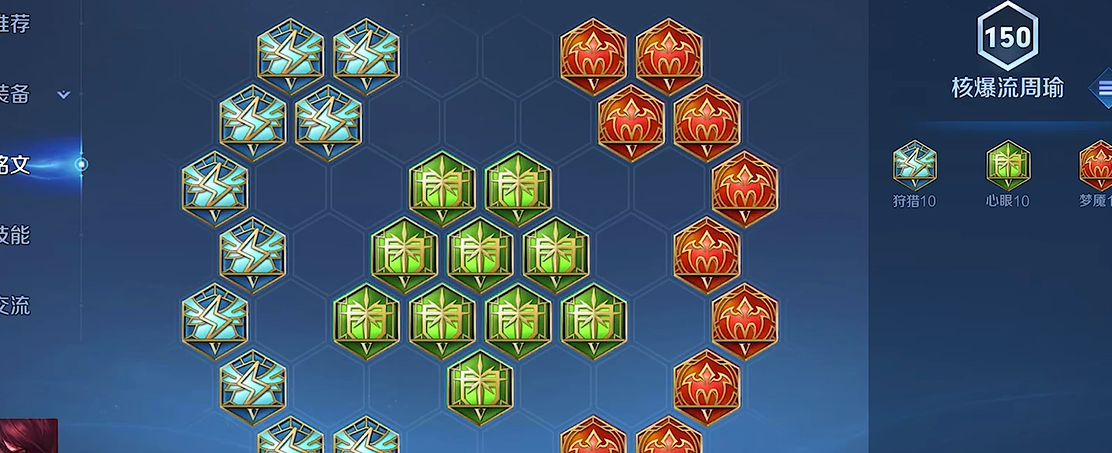Click the 核爆流周瑜 rune page name
This screenshot has height=453, width=1112.
coord(1007,88)
